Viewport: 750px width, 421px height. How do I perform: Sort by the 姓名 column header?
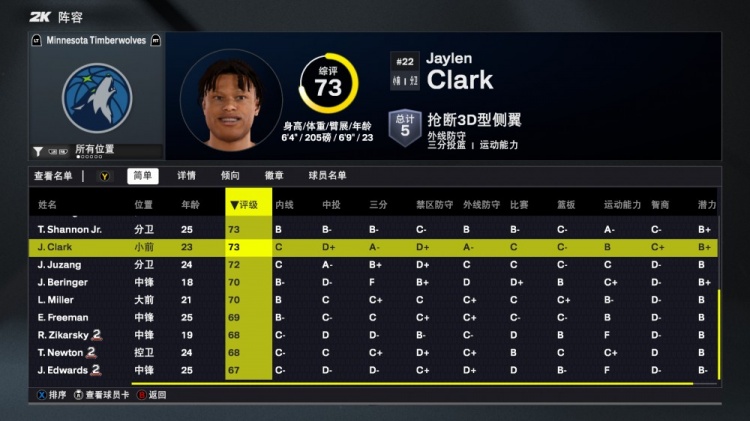click(48, 205)
